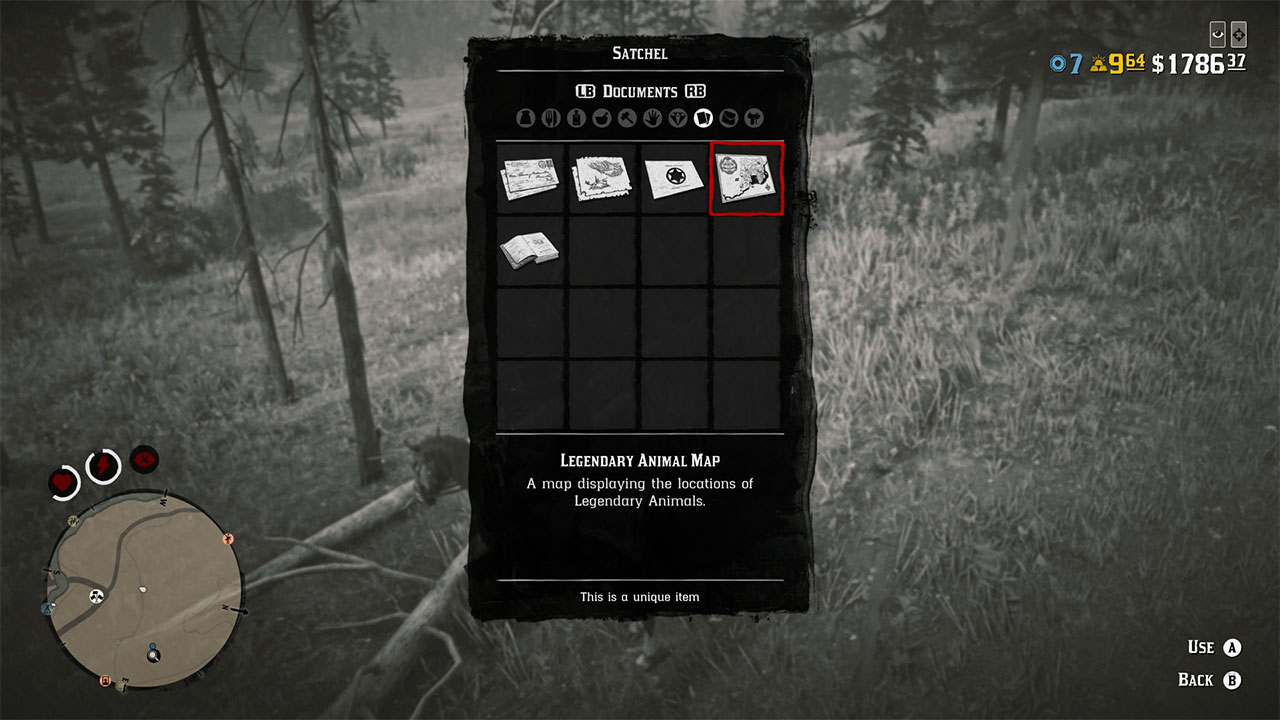Select the stacked letters item
The height and width of the screenshot is (720, 1280).
click(x=529, y=180)
